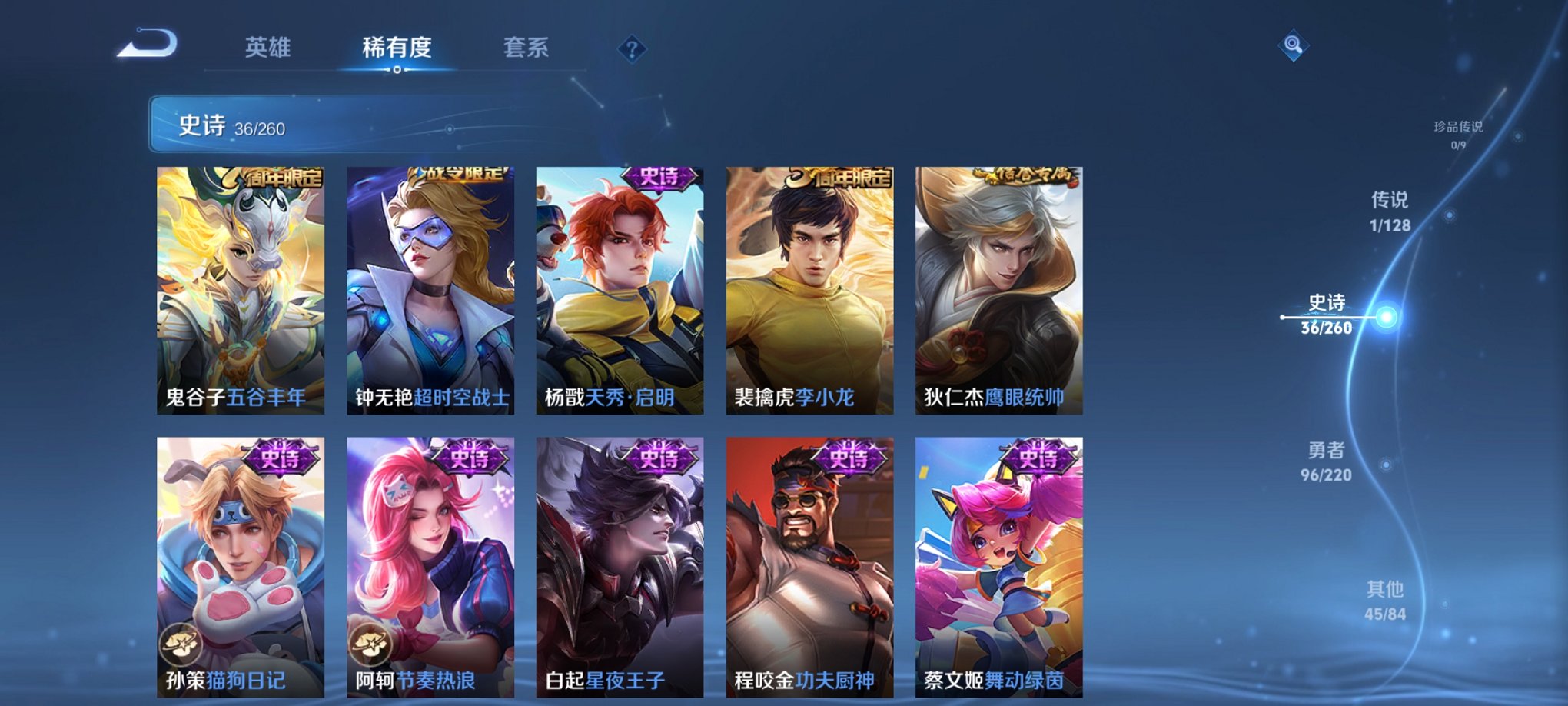1568x706 pixels.
Task: Select the 稀有度 tab
Action: (395, 48)
